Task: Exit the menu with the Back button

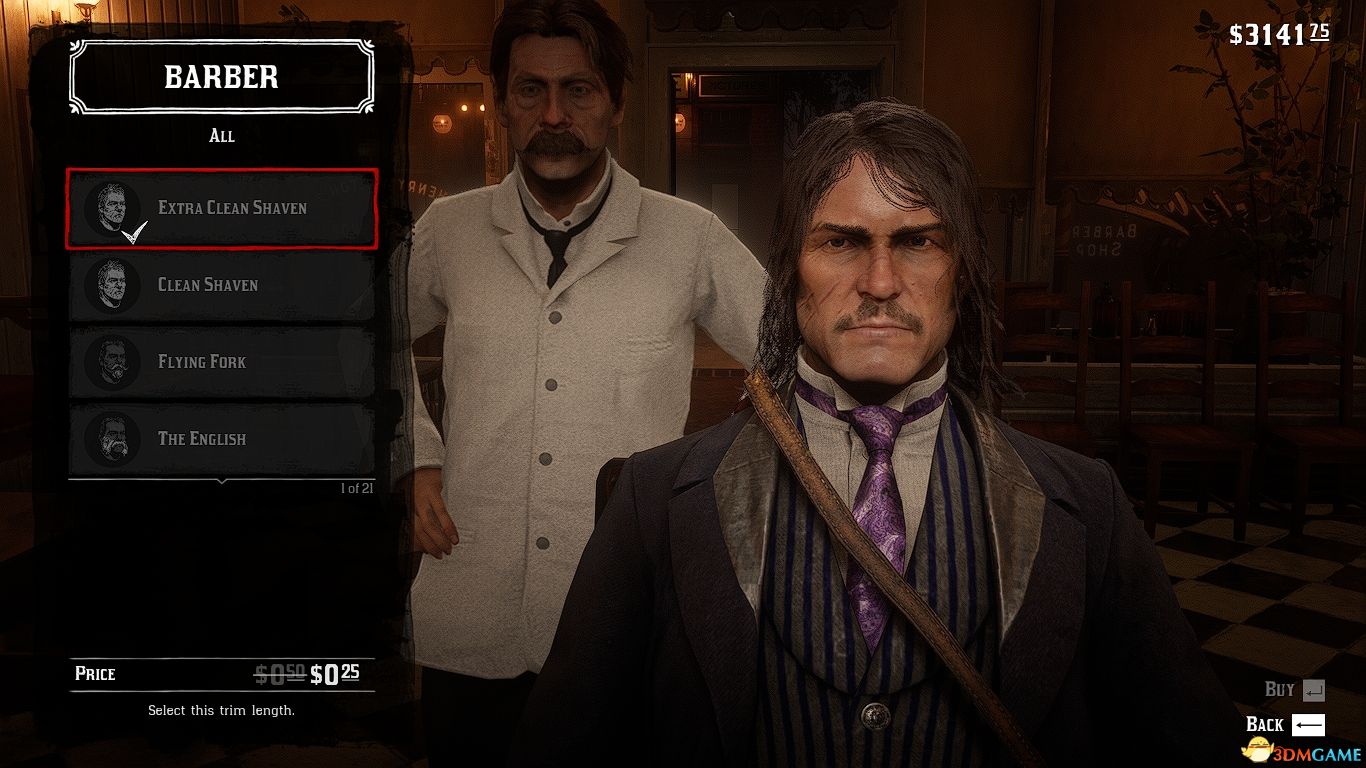Action: pos(1263,724)
